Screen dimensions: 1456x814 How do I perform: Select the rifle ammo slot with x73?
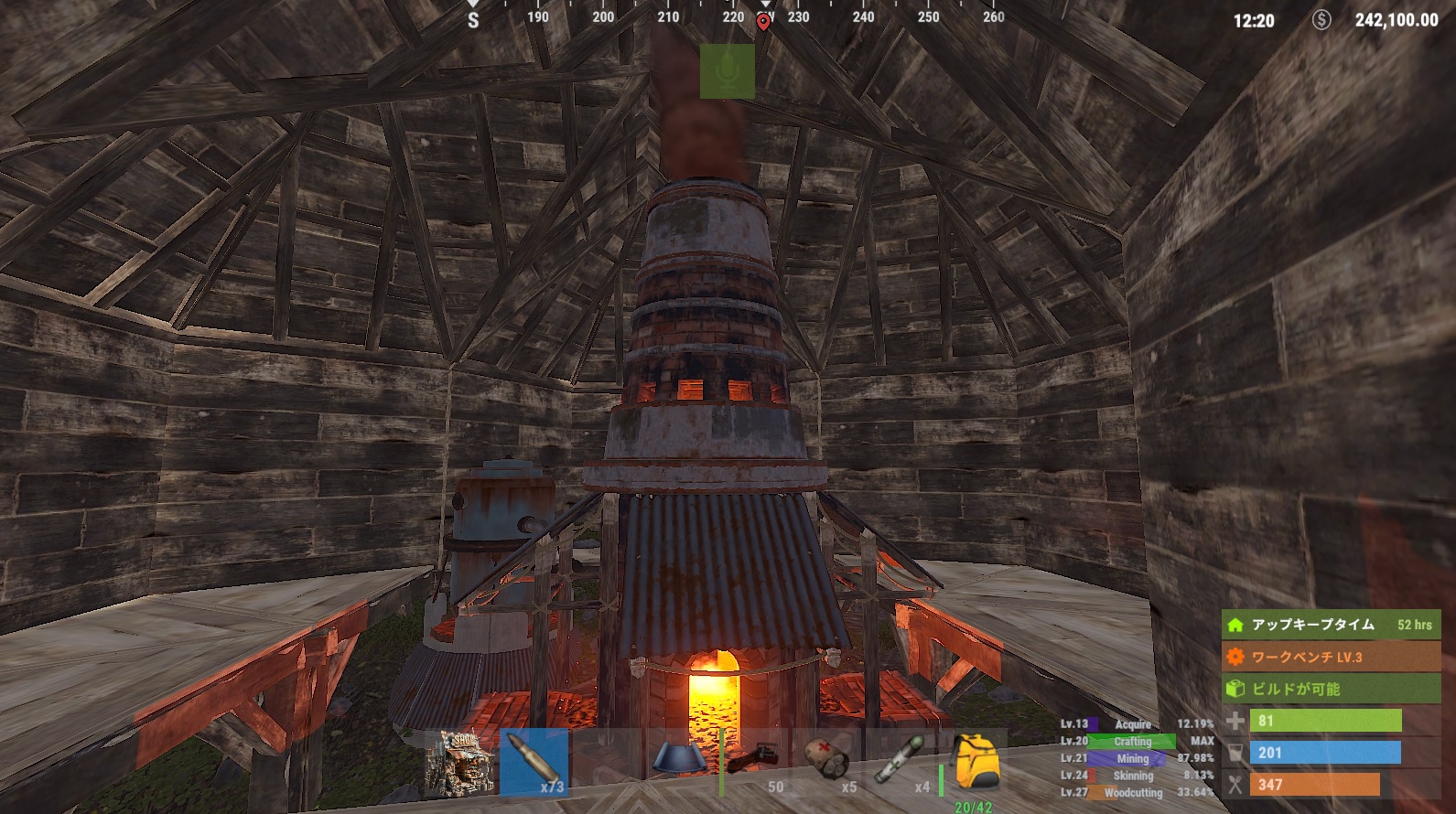534,761
